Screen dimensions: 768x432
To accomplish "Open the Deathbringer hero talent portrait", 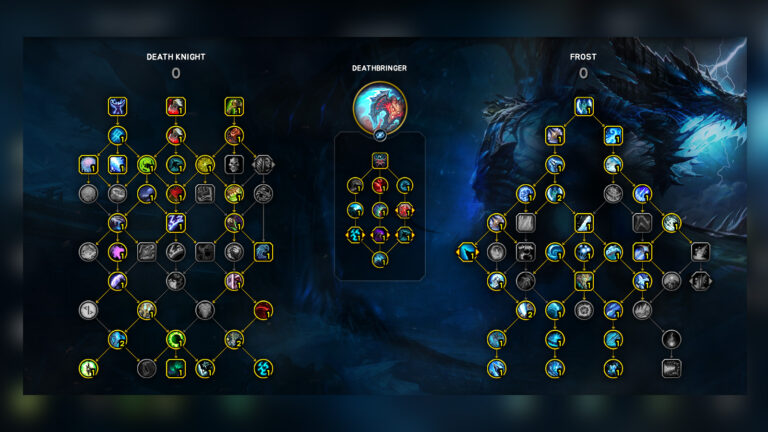I will point(380,106).
